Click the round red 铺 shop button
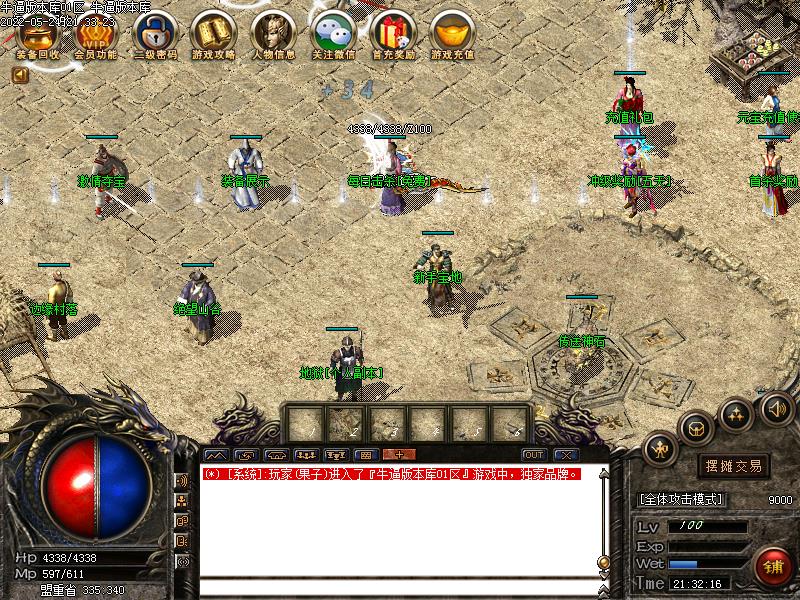Image resolution: width=800 pixels, height=600 pixels. (x=772, y=567)
